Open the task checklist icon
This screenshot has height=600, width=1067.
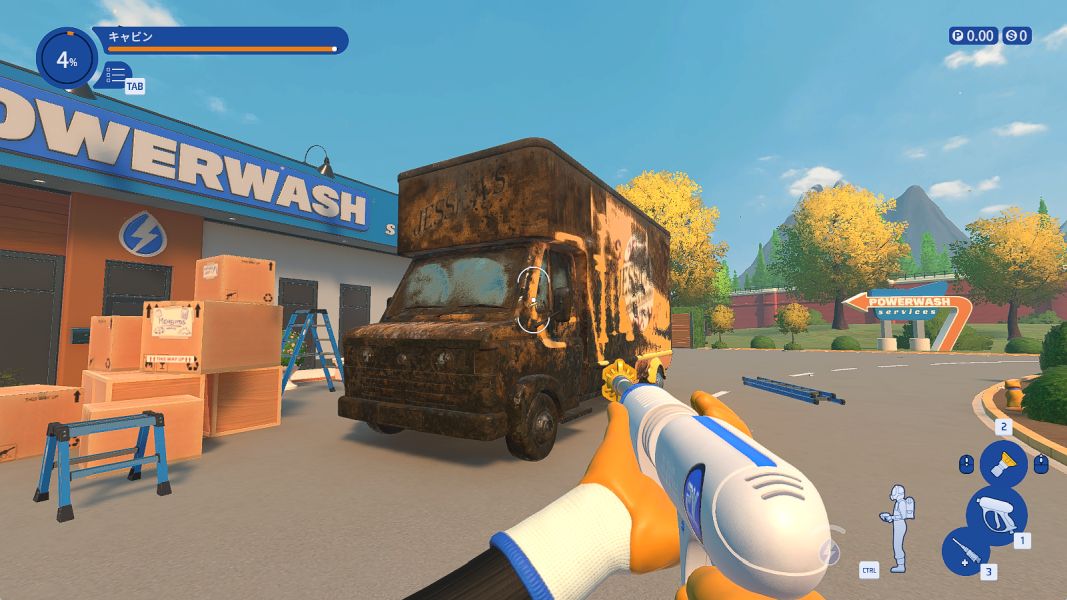point(116,75)
